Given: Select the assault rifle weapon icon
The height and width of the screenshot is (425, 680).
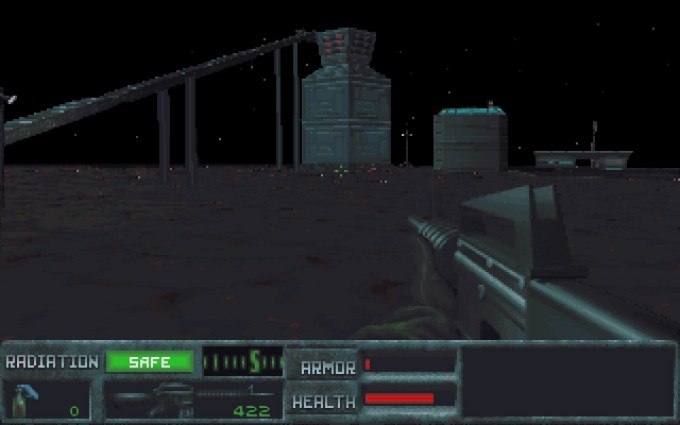Looking at the screenshot, I should click(x=150, y=400).
